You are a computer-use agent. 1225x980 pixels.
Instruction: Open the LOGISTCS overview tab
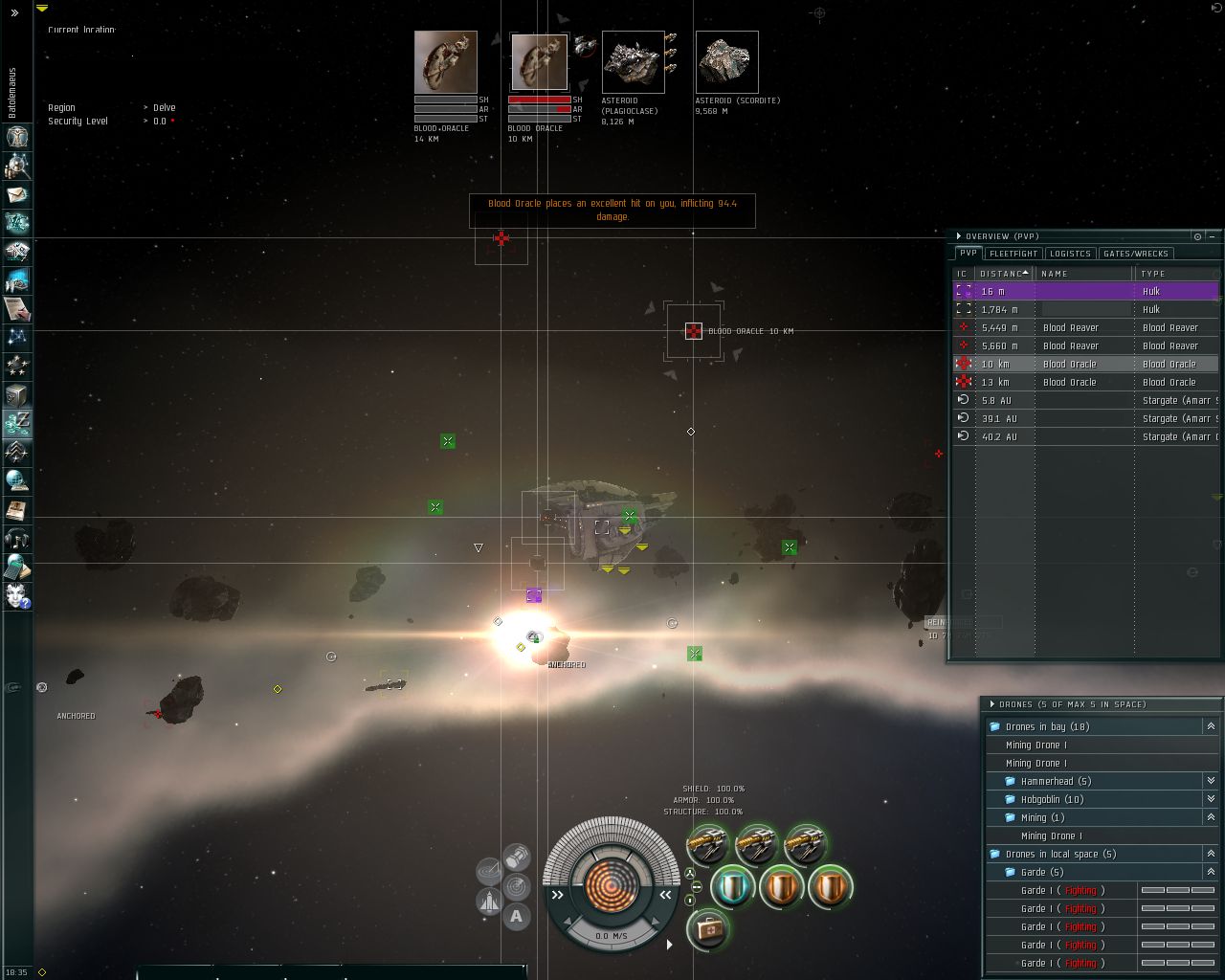pos(1070,254)
